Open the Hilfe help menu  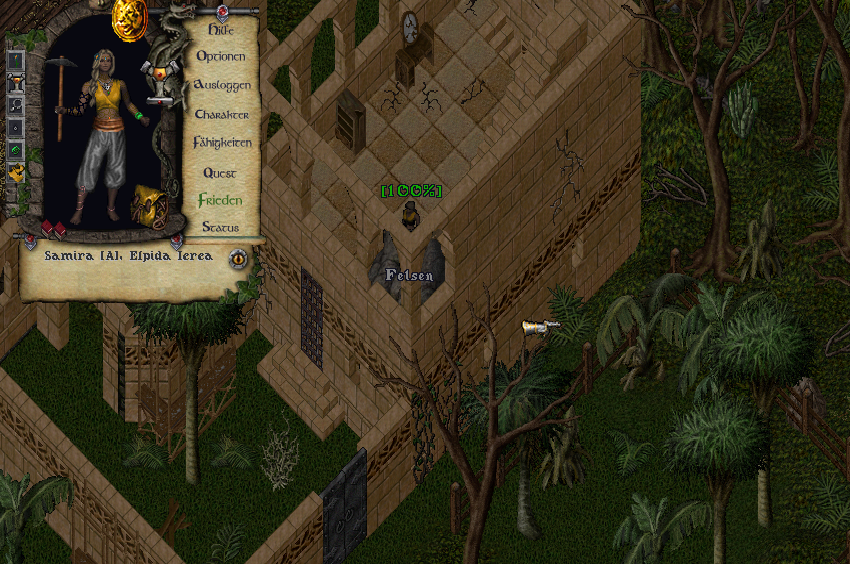click(x=220, y=30)
